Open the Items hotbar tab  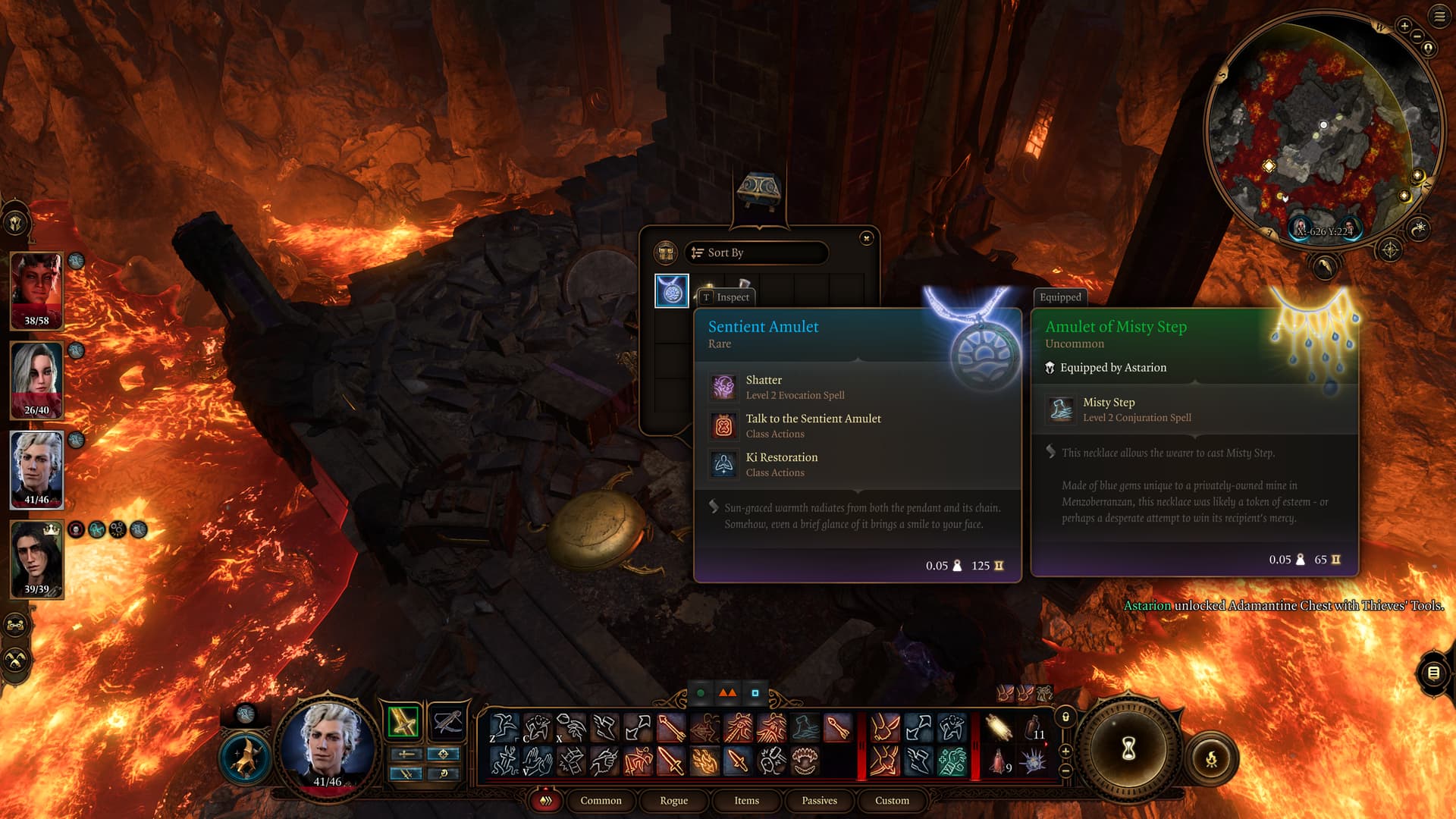(x=746, y=801)
